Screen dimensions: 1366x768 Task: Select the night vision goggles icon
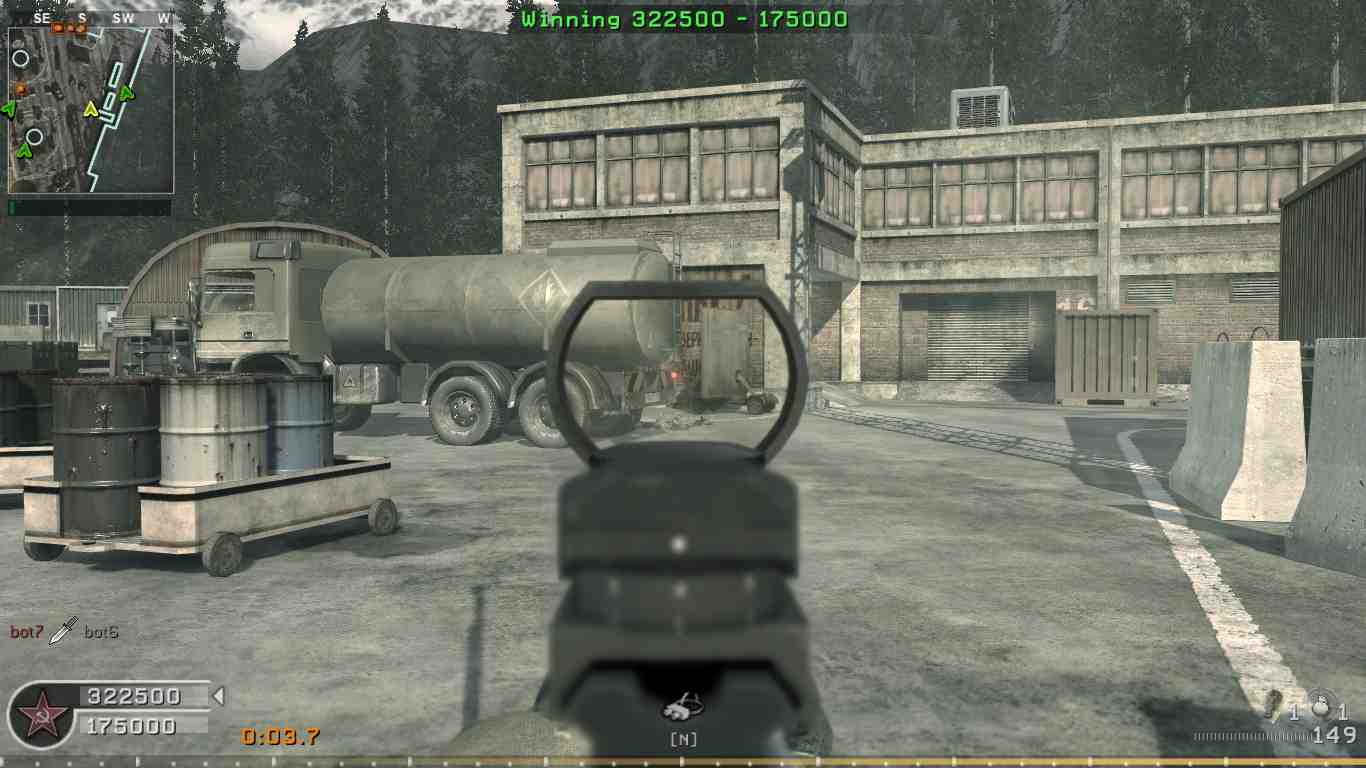[x=683, y=708]
